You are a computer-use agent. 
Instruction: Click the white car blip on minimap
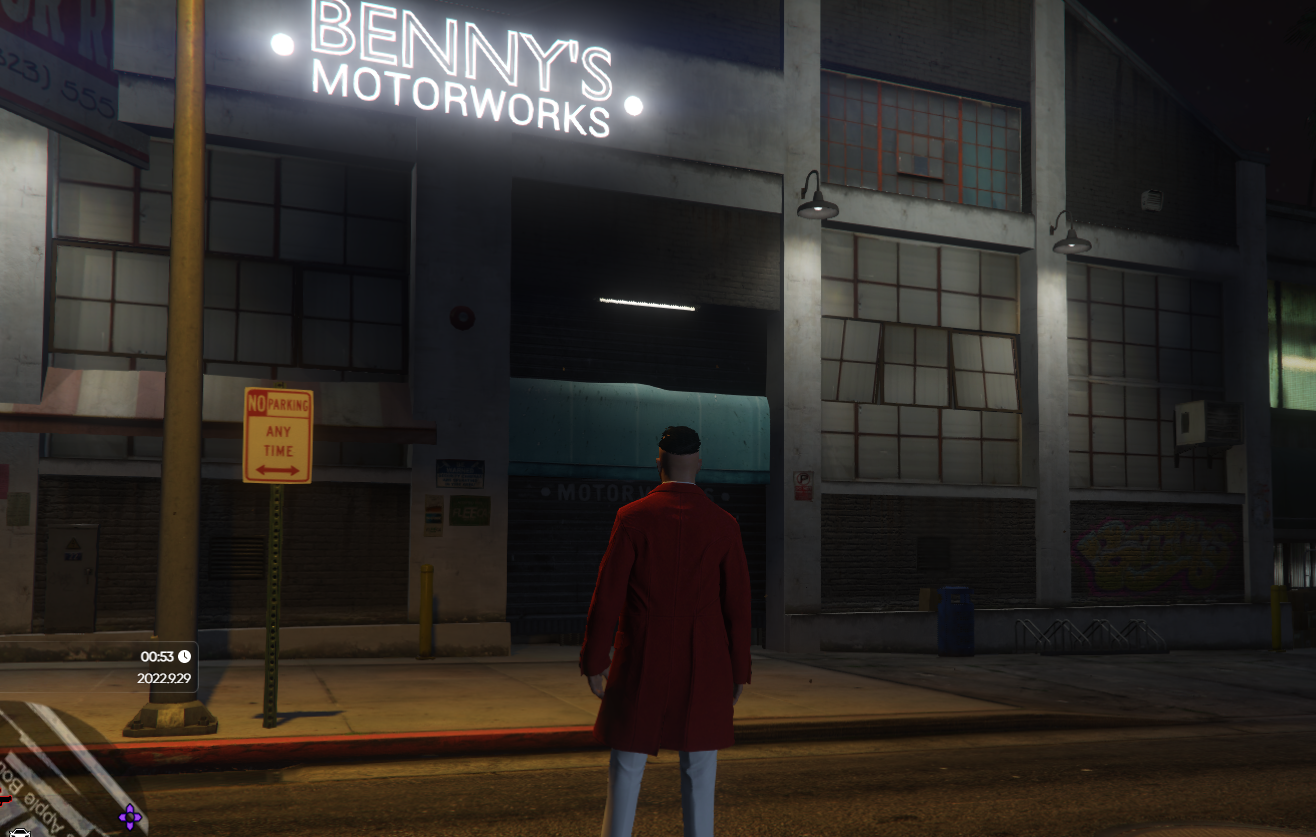tap(20, 831)
